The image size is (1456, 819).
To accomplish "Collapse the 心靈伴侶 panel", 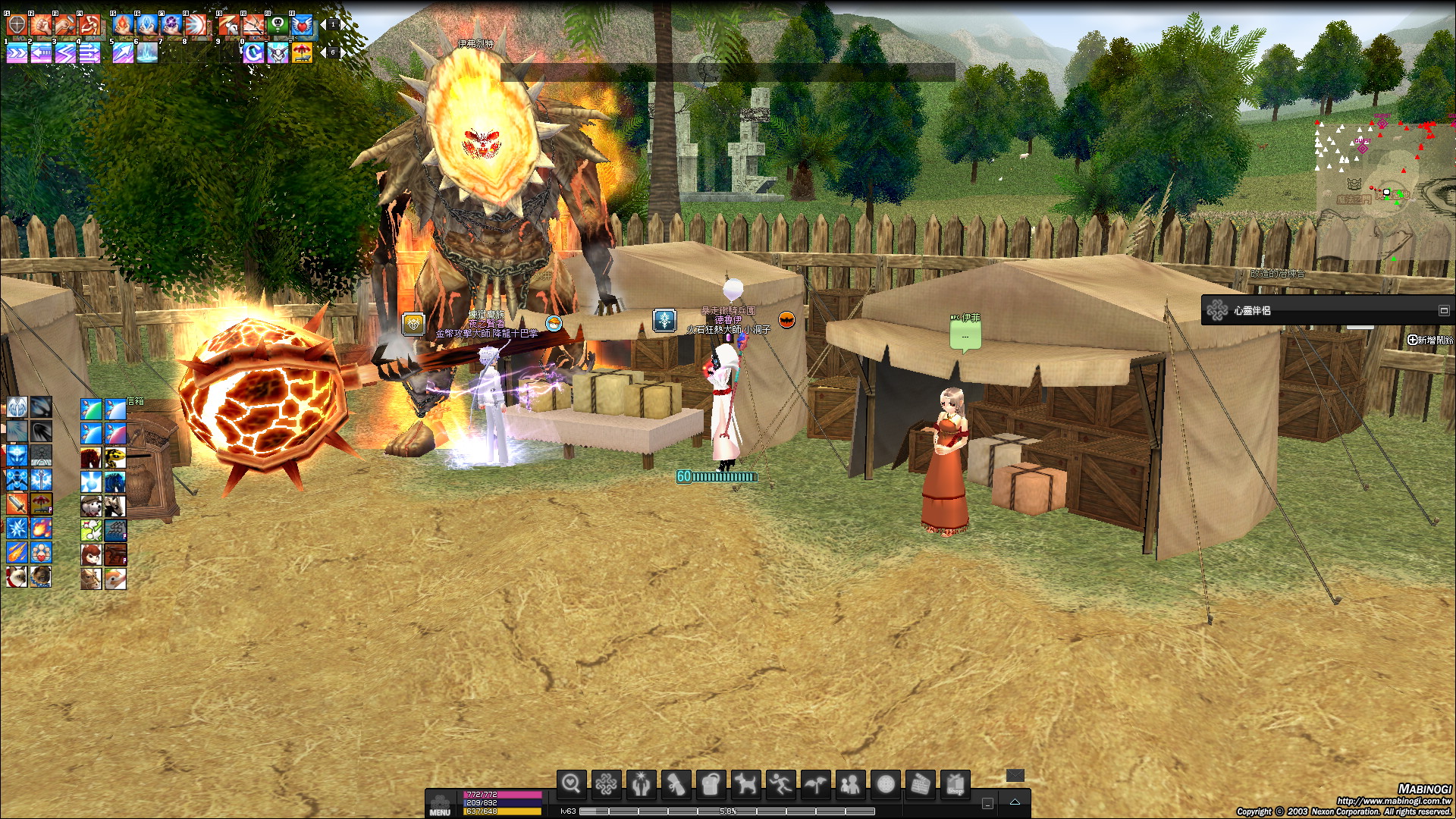I will [x=1443, y=310].
